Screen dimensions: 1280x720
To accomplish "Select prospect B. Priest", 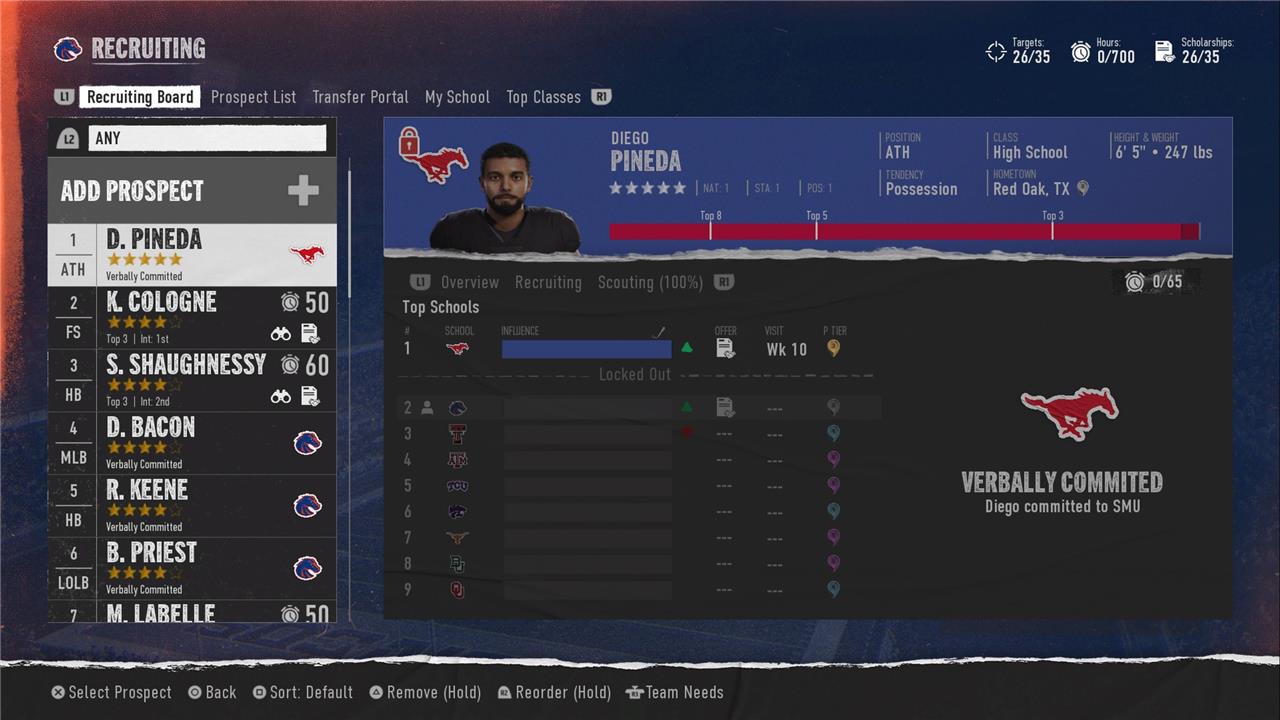I will (192, 569).
